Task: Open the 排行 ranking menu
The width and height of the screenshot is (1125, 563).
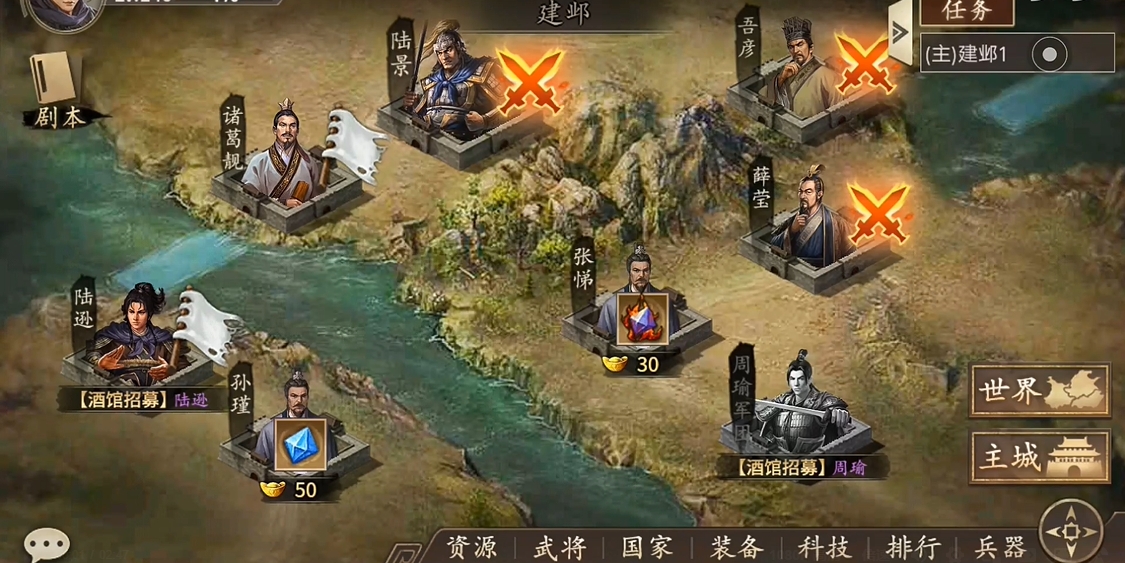Action: pyautogui.click(x=912, y=547)
